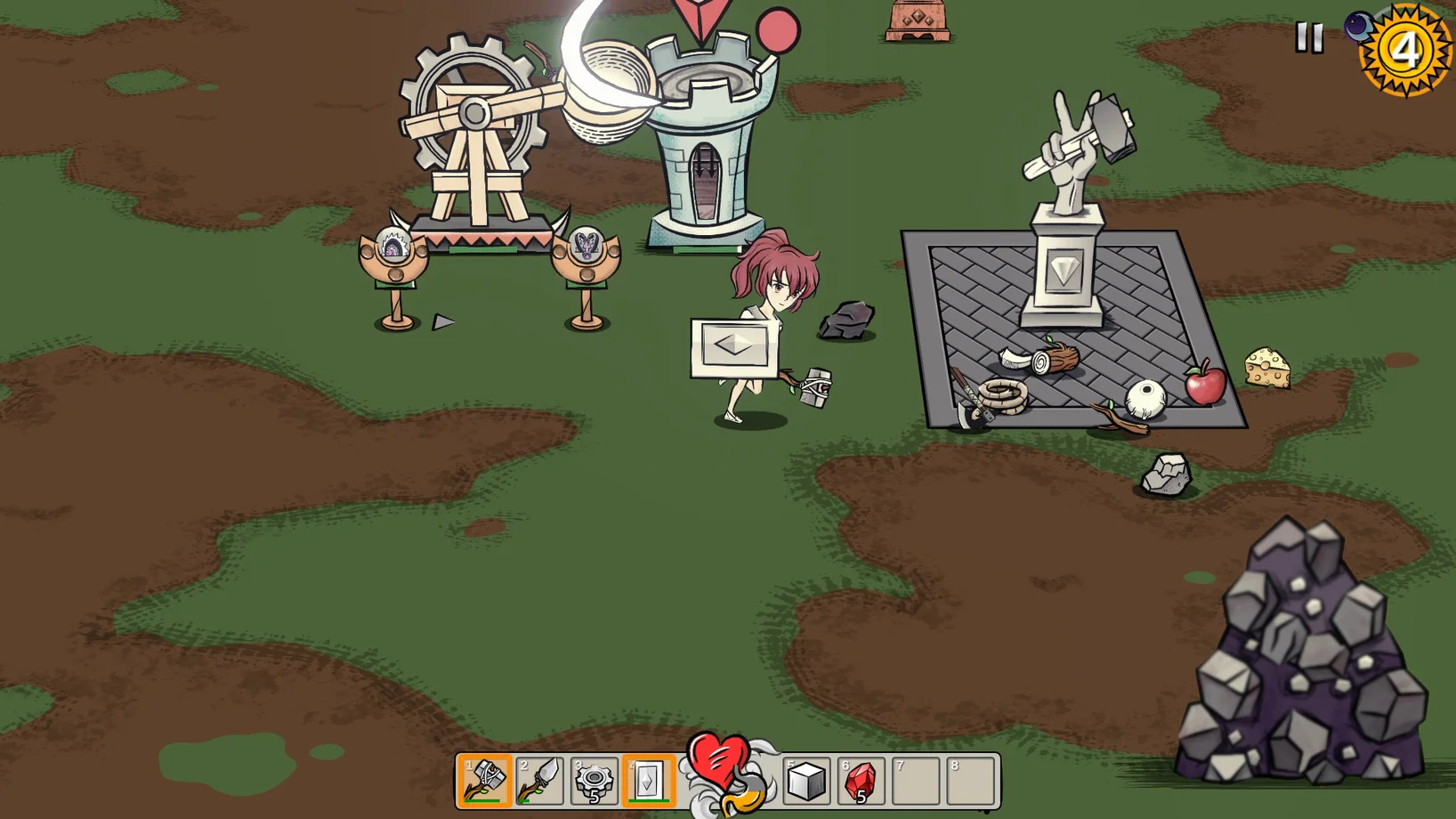1456x819 pixels.
Task: Equip the stone spear in slot 2
Action: [x=539, y=781]
